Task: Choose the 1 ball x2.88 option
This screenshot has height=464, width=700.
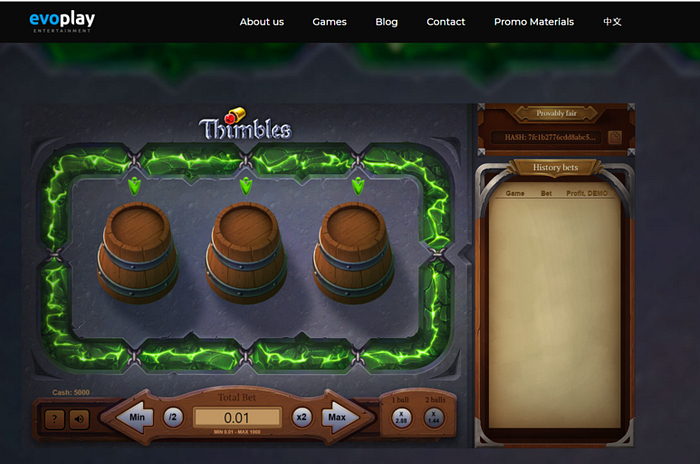Action: point(401,416)
